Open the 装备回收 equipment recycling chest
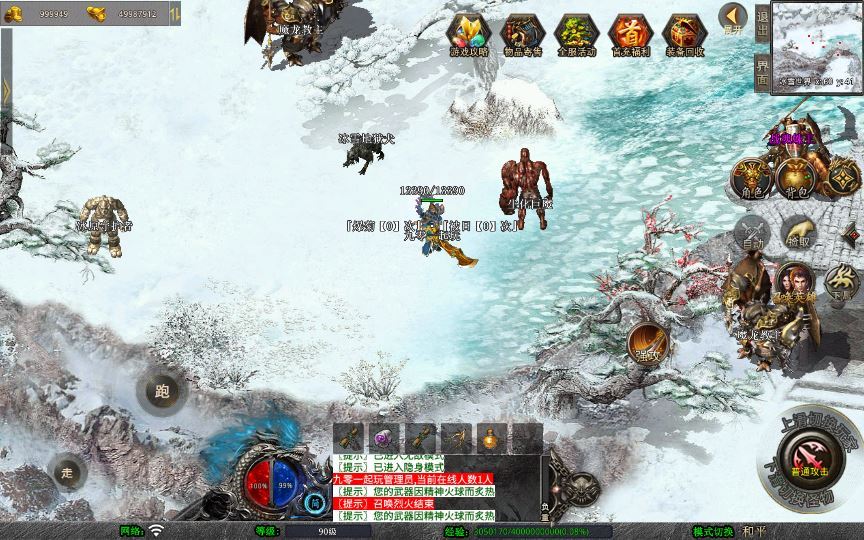Screen dimensions: 864x540 [685, 34]
